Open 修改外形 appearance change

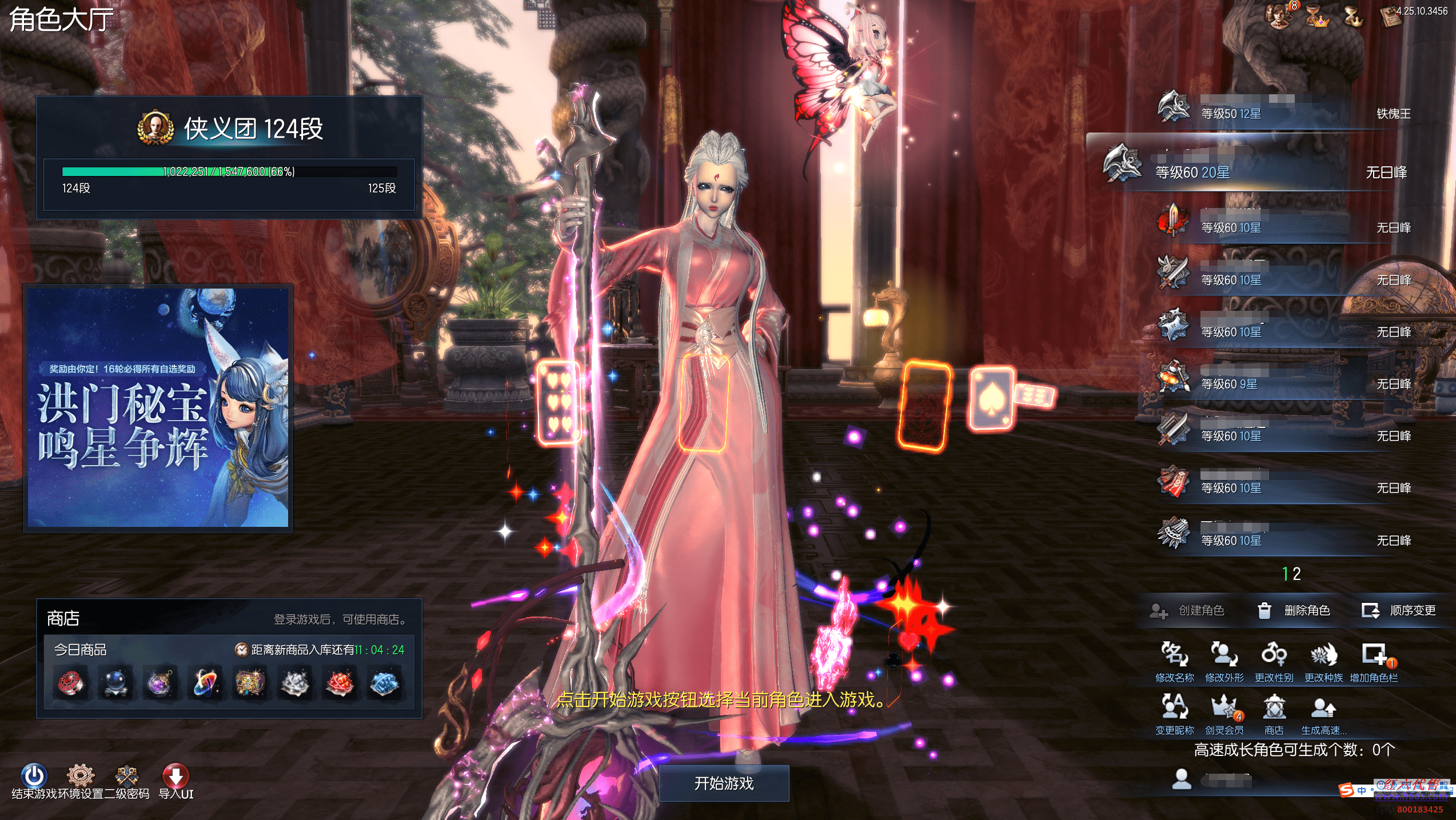1224,661
